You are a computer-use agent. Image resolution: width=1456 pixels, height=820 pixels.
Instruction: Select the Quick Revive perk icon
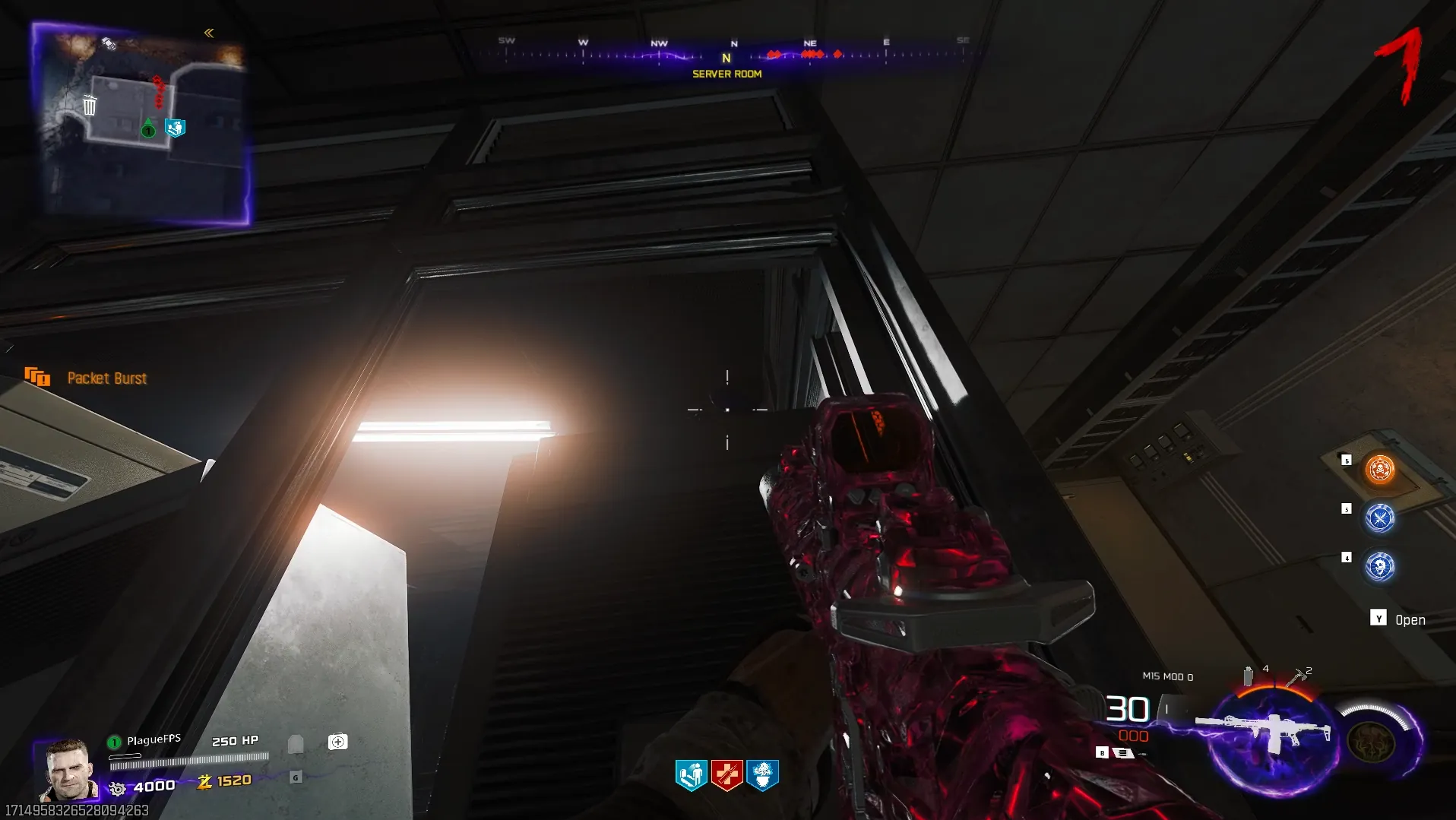691,775
